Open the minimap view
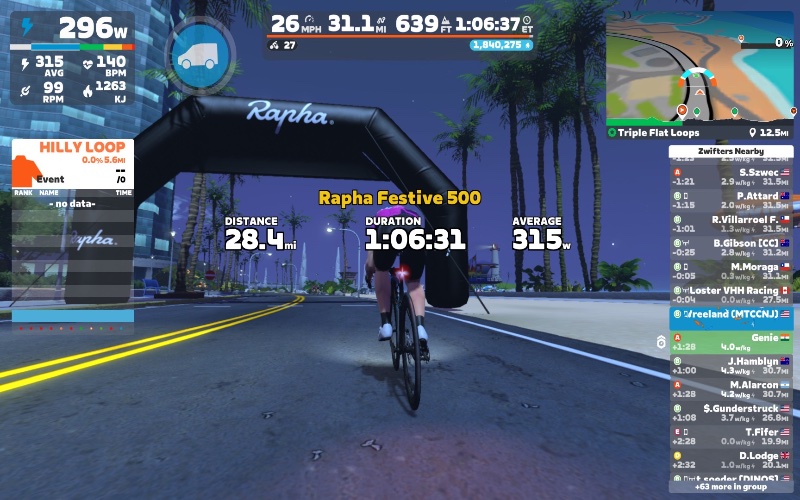Image resolution: width=800 pixels, height=500 pixels. point(699,70)
